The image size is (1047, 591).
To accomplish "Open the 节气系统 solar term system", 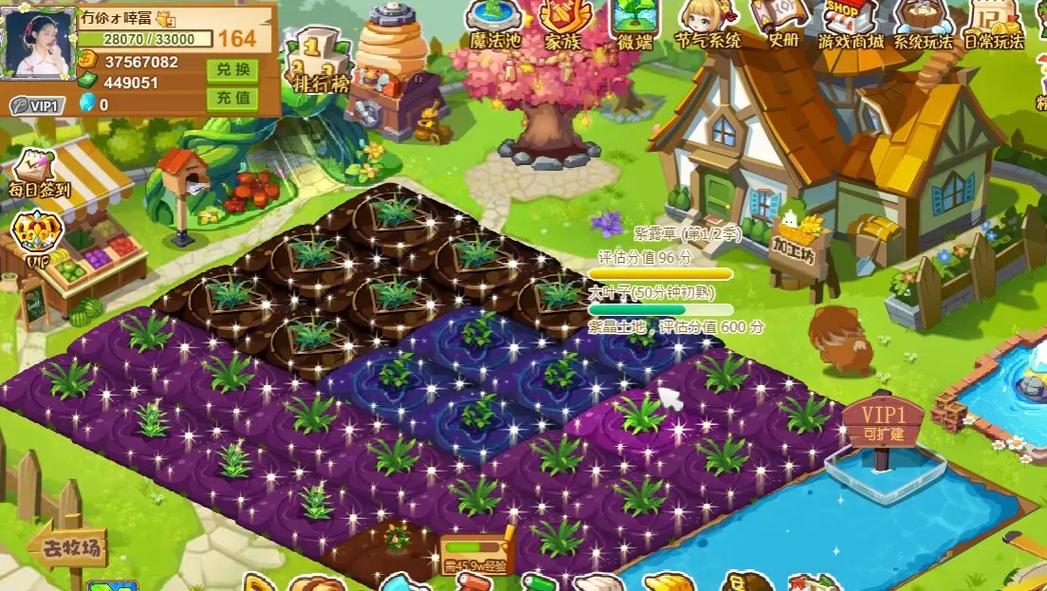I will tap(708, 23).
